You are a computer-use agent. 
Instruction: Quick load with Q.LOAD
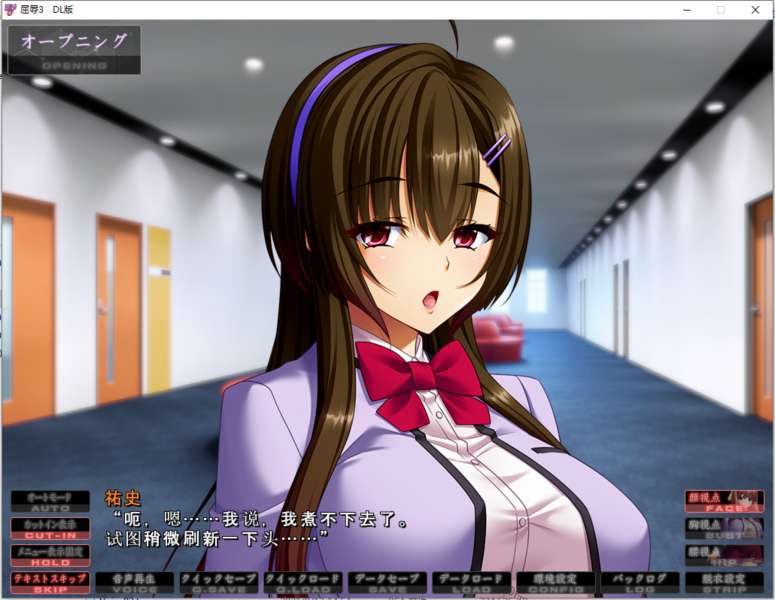[x=302, y=582]
